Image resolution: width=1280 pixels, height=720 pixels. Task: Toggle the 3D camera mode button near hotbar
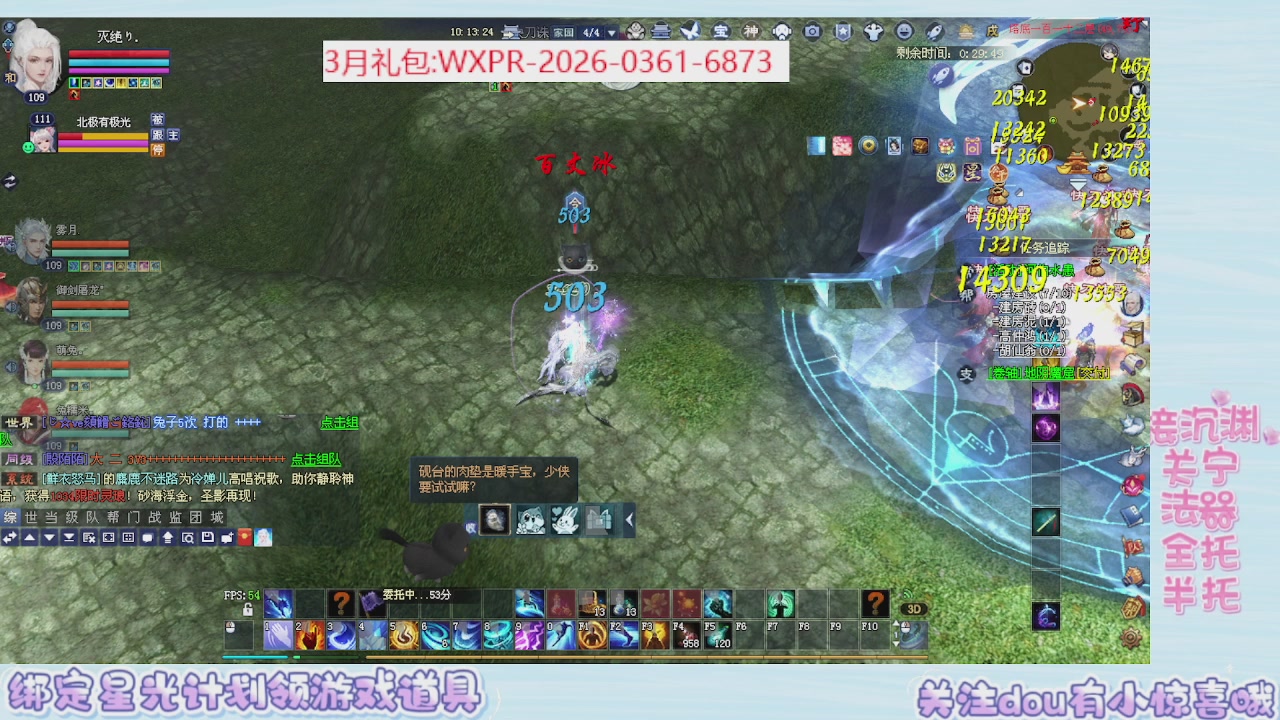point(913,608)
